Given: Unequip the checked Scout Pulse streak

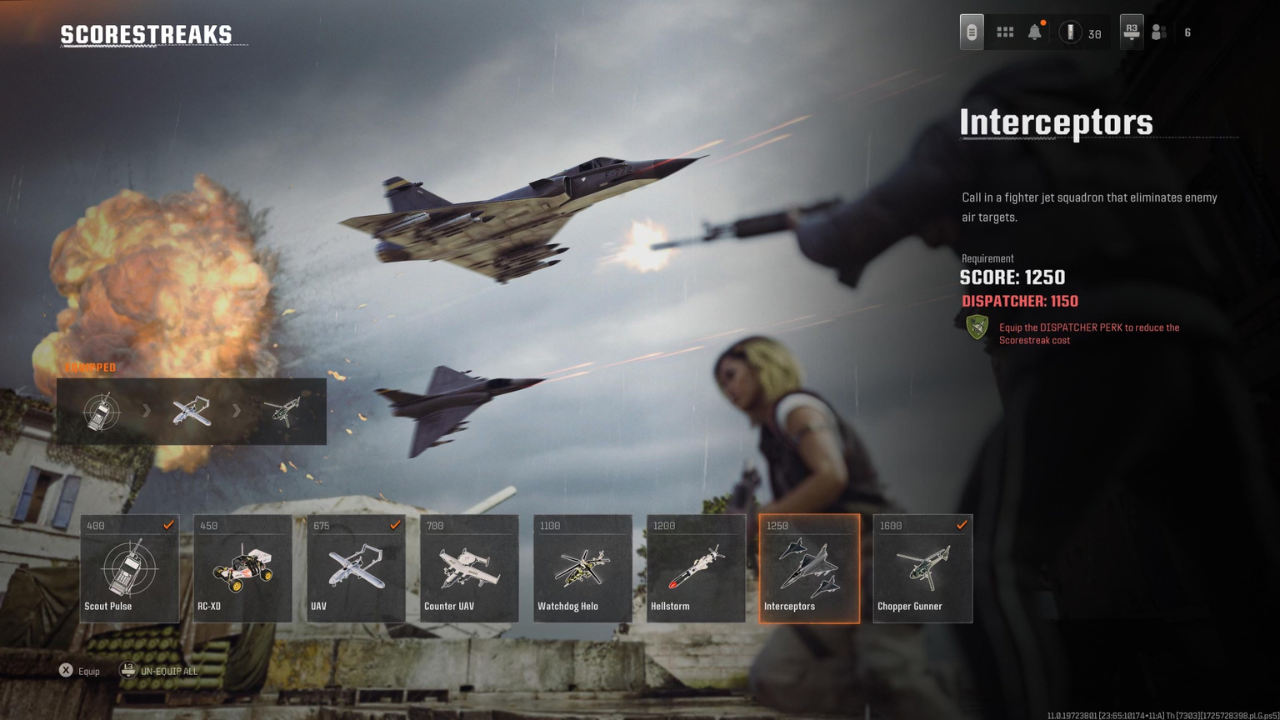Looking at the screenshot, I should click(167, 523).
